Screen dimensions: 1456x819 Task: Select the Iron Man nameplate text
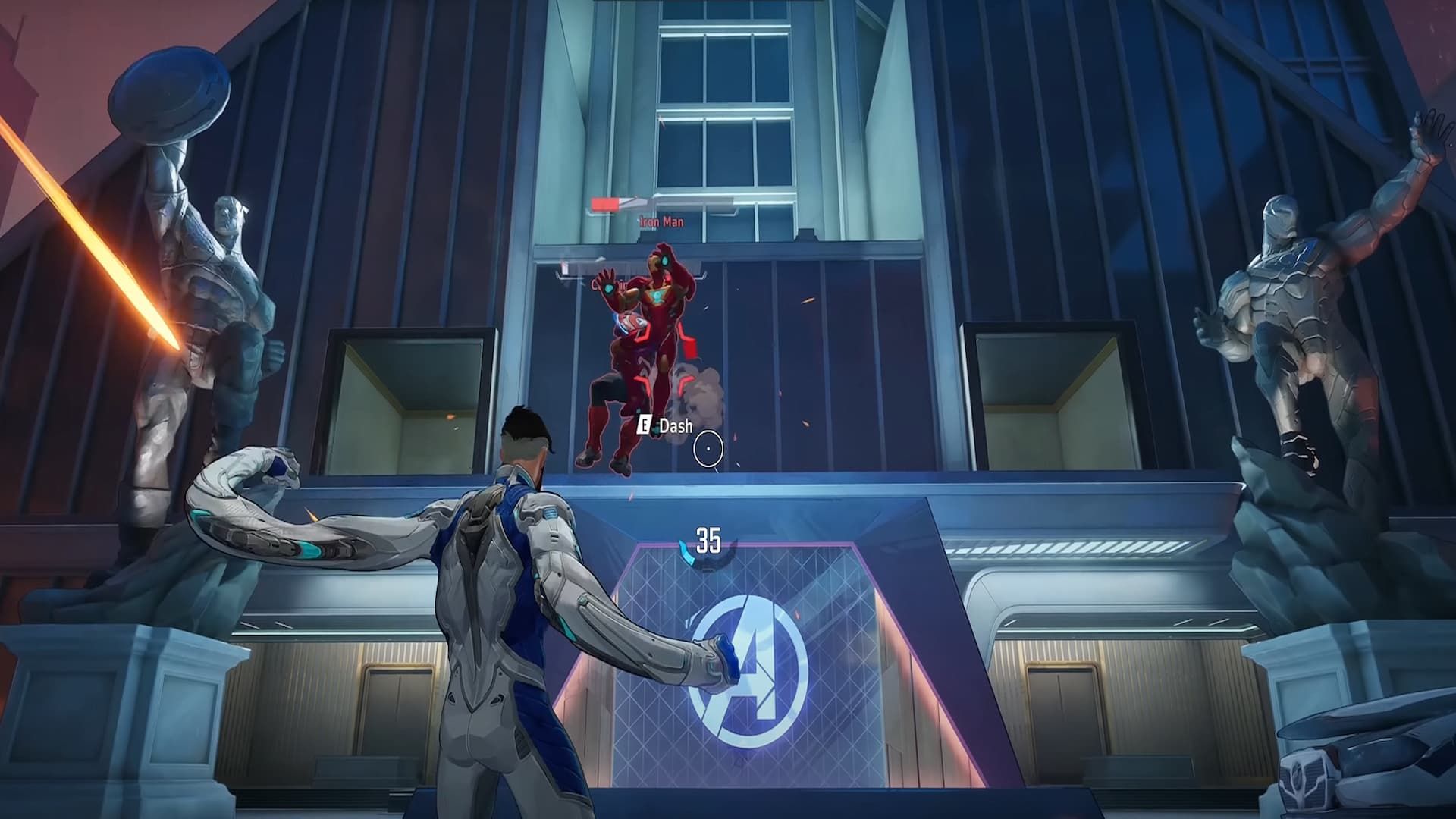661,223
